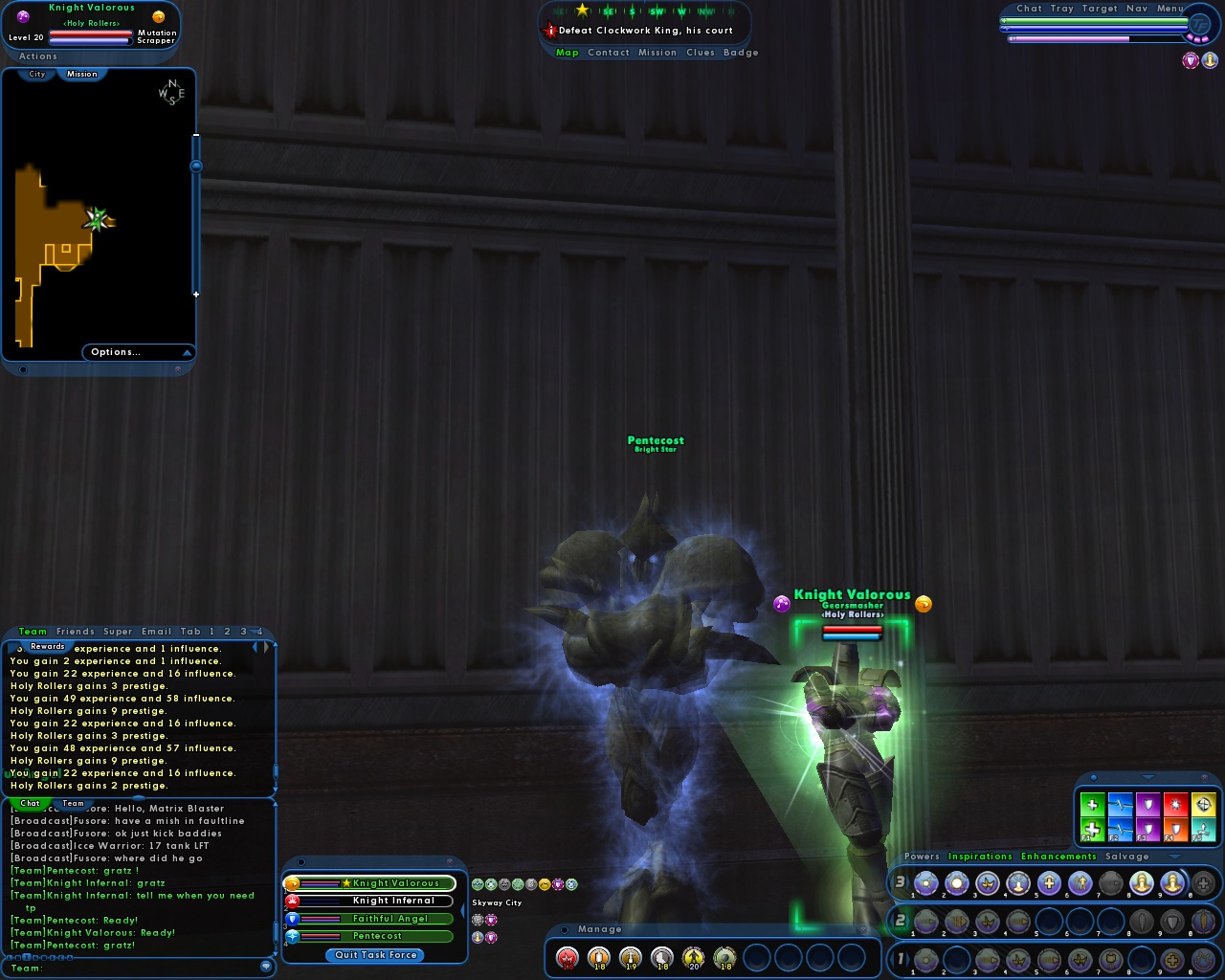Cycle power tray 3 using its side arrow
The image size is (1225, 980).
909,882
